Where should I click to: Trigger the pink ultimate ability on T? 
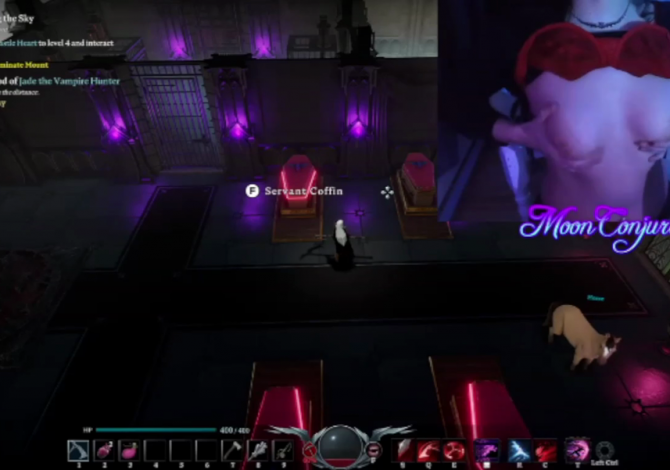click(x=577, y=450)
